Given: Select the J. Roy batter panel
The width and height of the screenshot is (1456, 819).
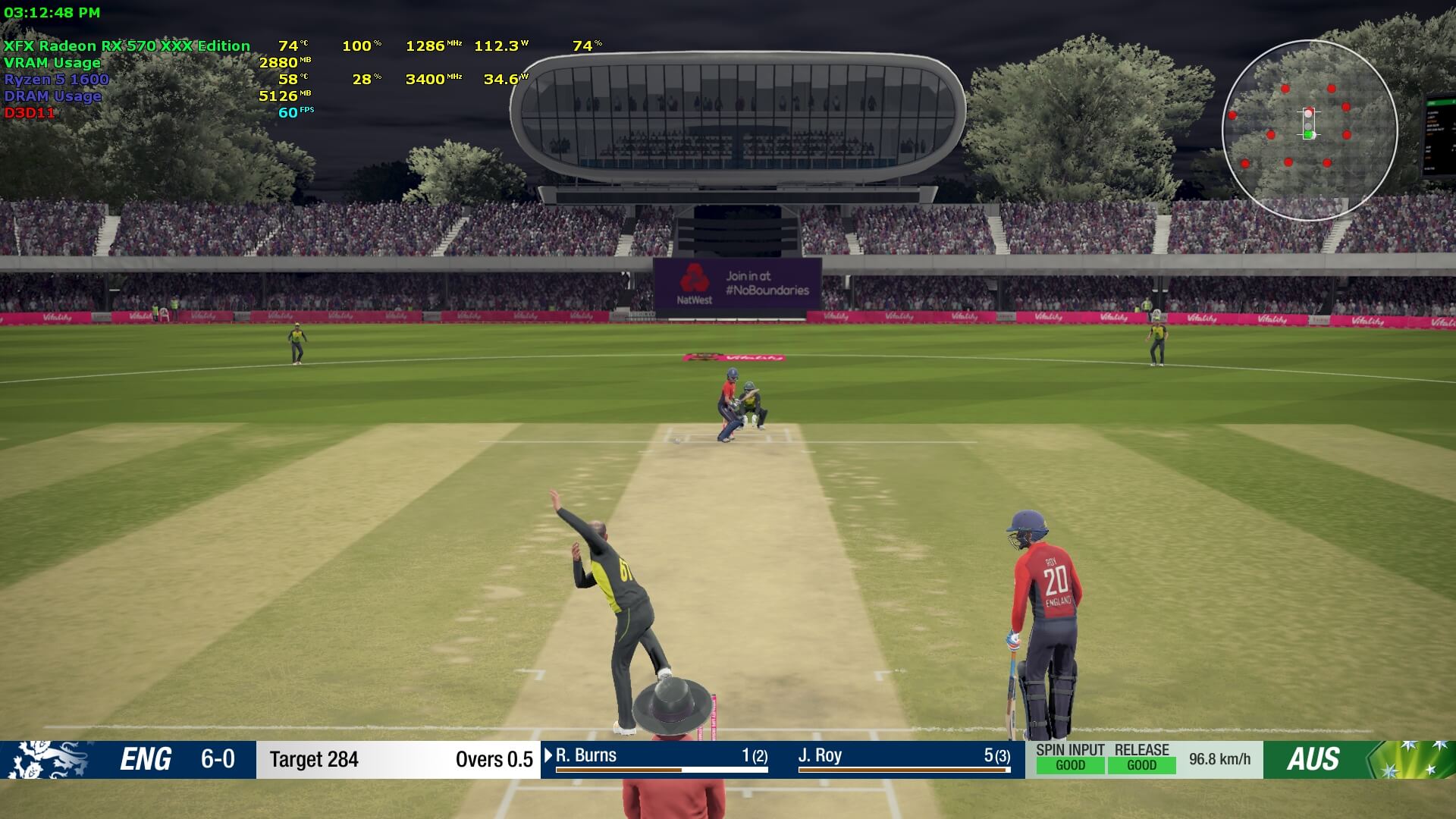Looking at the screenshot, I should [903, 758].
